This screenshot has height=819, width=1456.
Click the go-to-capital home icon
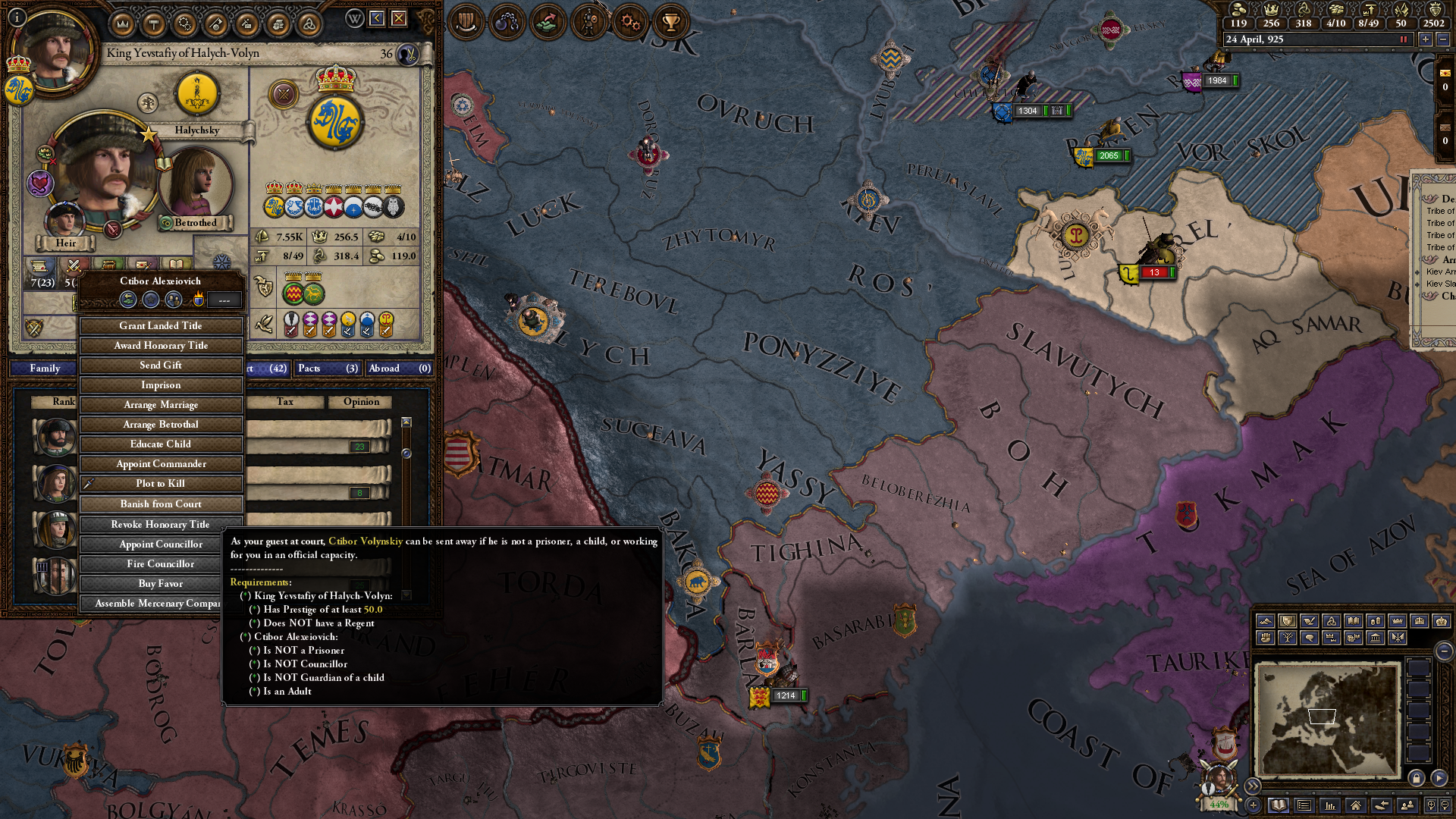coord(1356,805)
